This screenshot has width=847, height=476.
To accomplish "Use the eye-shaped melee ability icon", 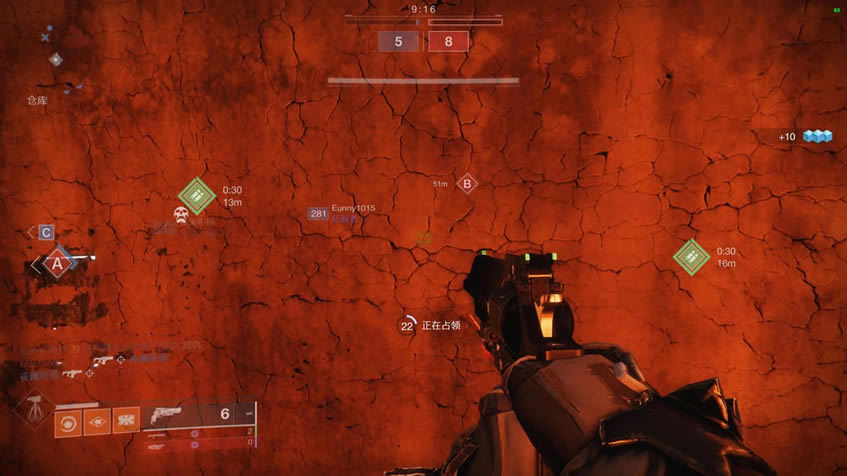I will click(x=97, y=422).
